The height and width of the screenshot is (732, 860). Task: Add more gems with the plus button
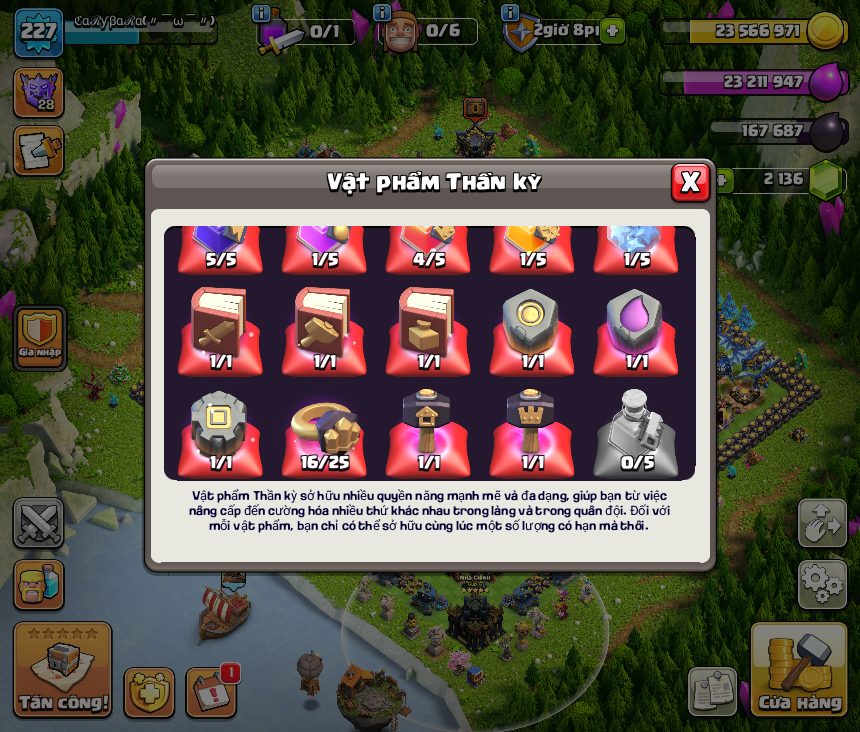(720, 180)
